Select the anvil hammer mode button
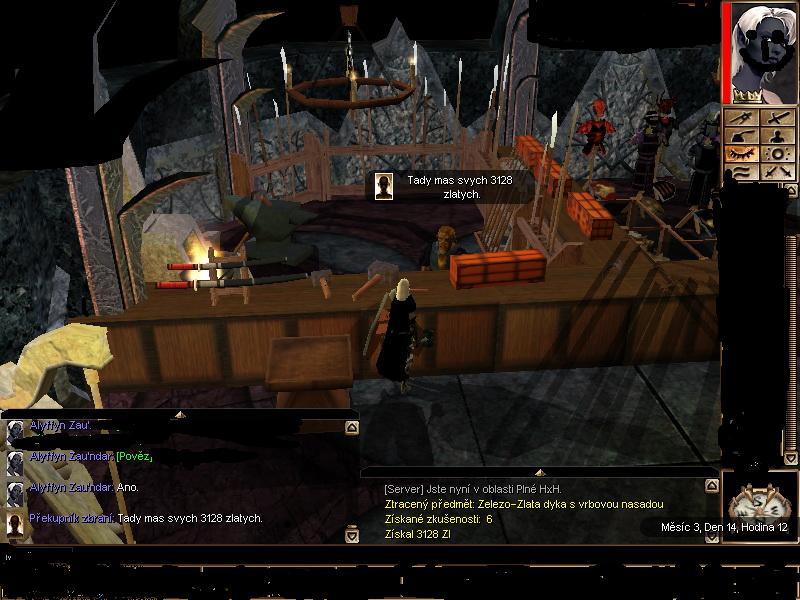Screen dimensions: 800x600 coord(743,136)
